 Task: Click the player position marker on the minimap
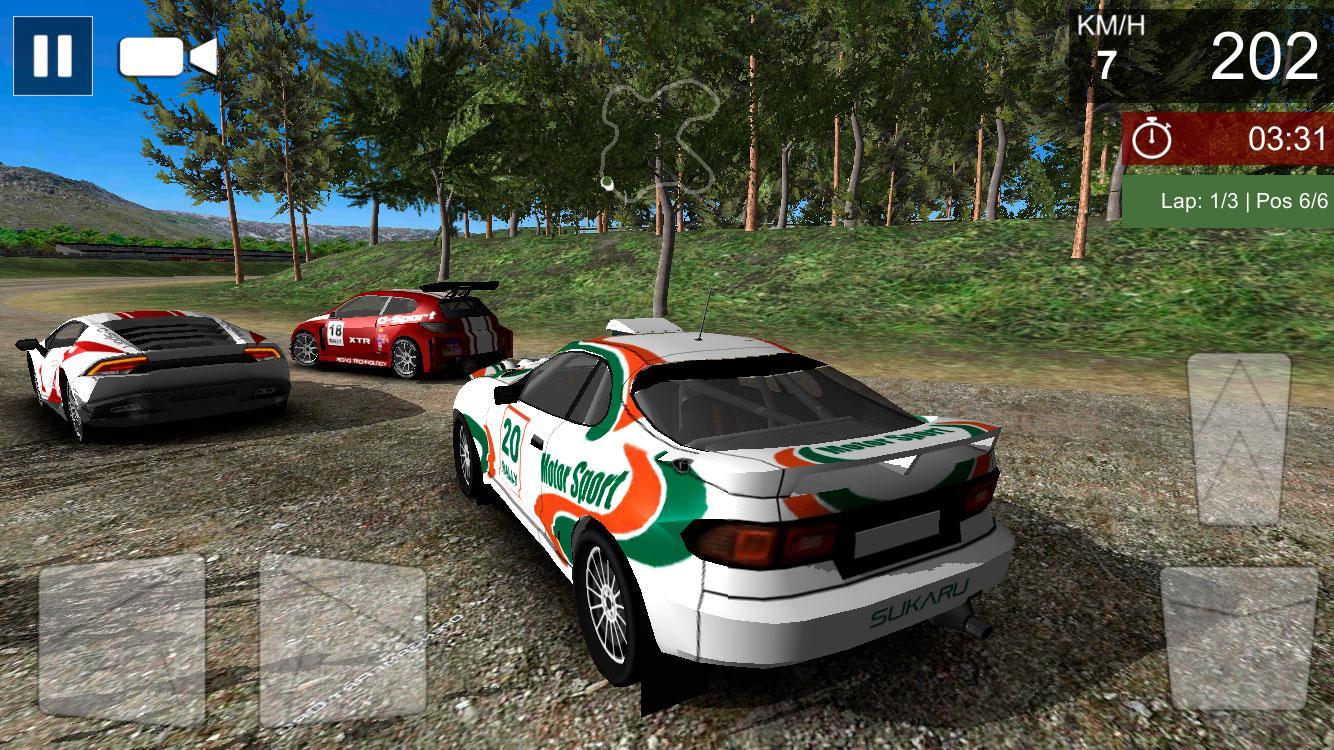point(607,181)
